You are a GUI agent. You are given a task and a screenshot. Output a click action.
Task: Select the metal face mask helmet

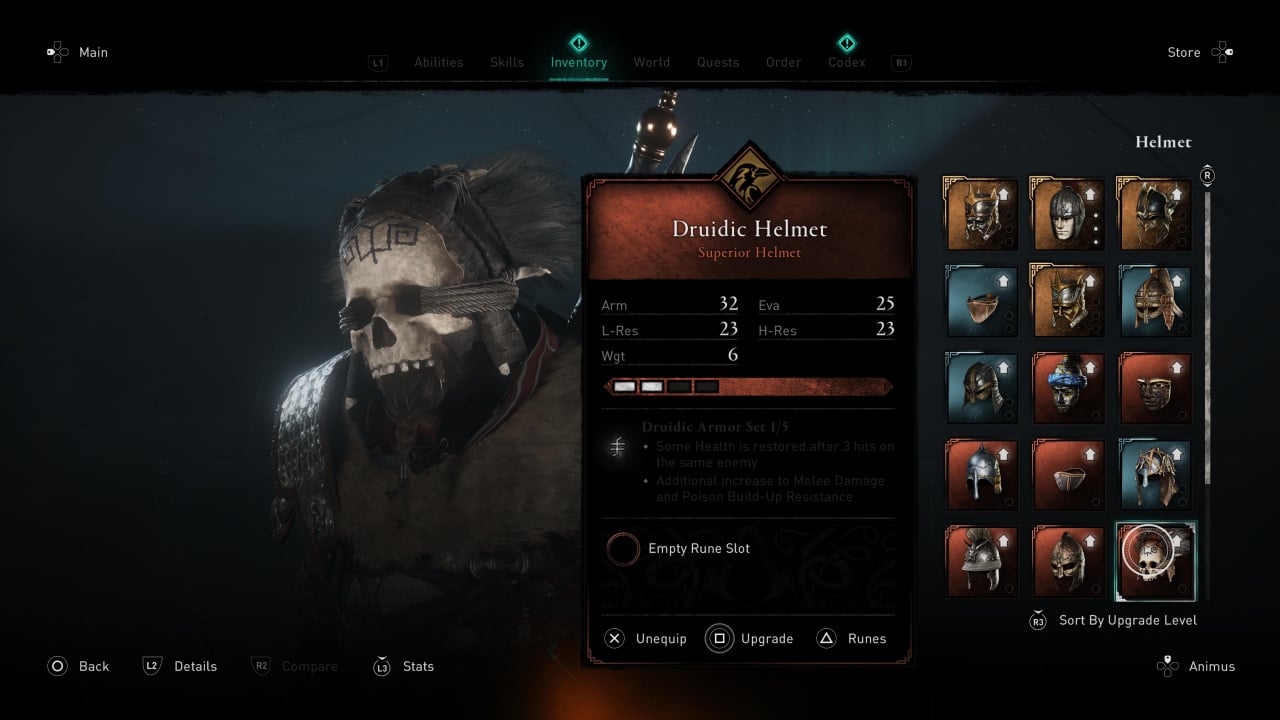pos(1155,388)
